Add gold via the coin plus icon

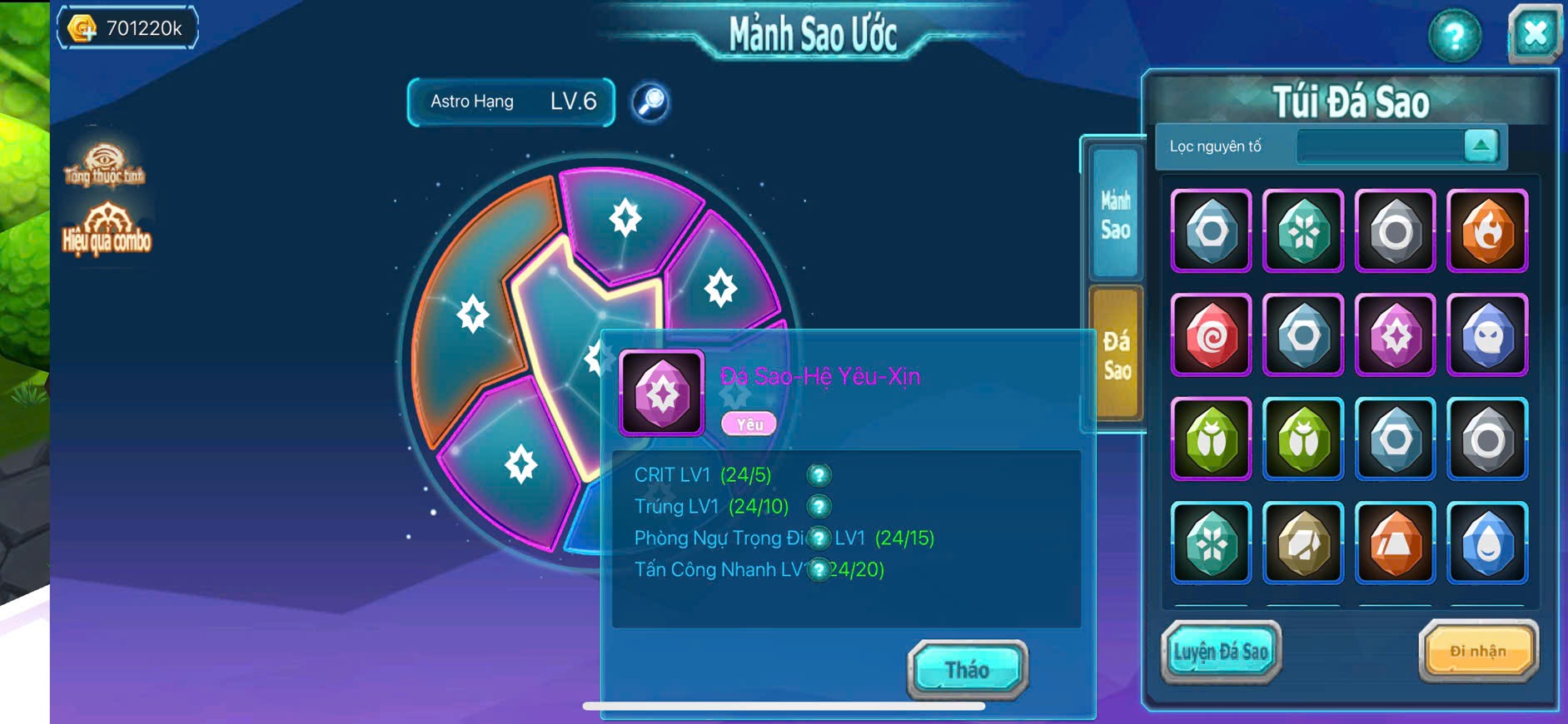click(82, 29)
